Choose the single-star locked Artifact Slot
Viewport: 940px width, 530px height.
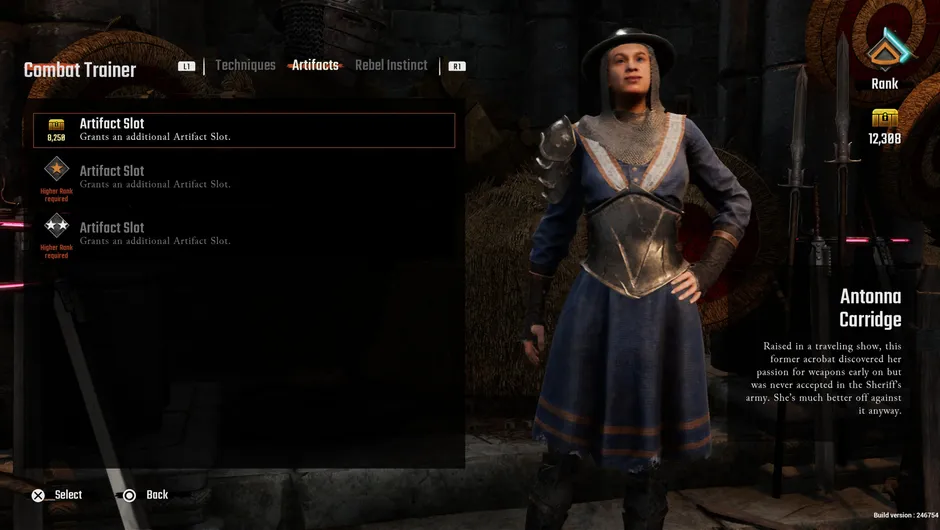tap(244, 177)
